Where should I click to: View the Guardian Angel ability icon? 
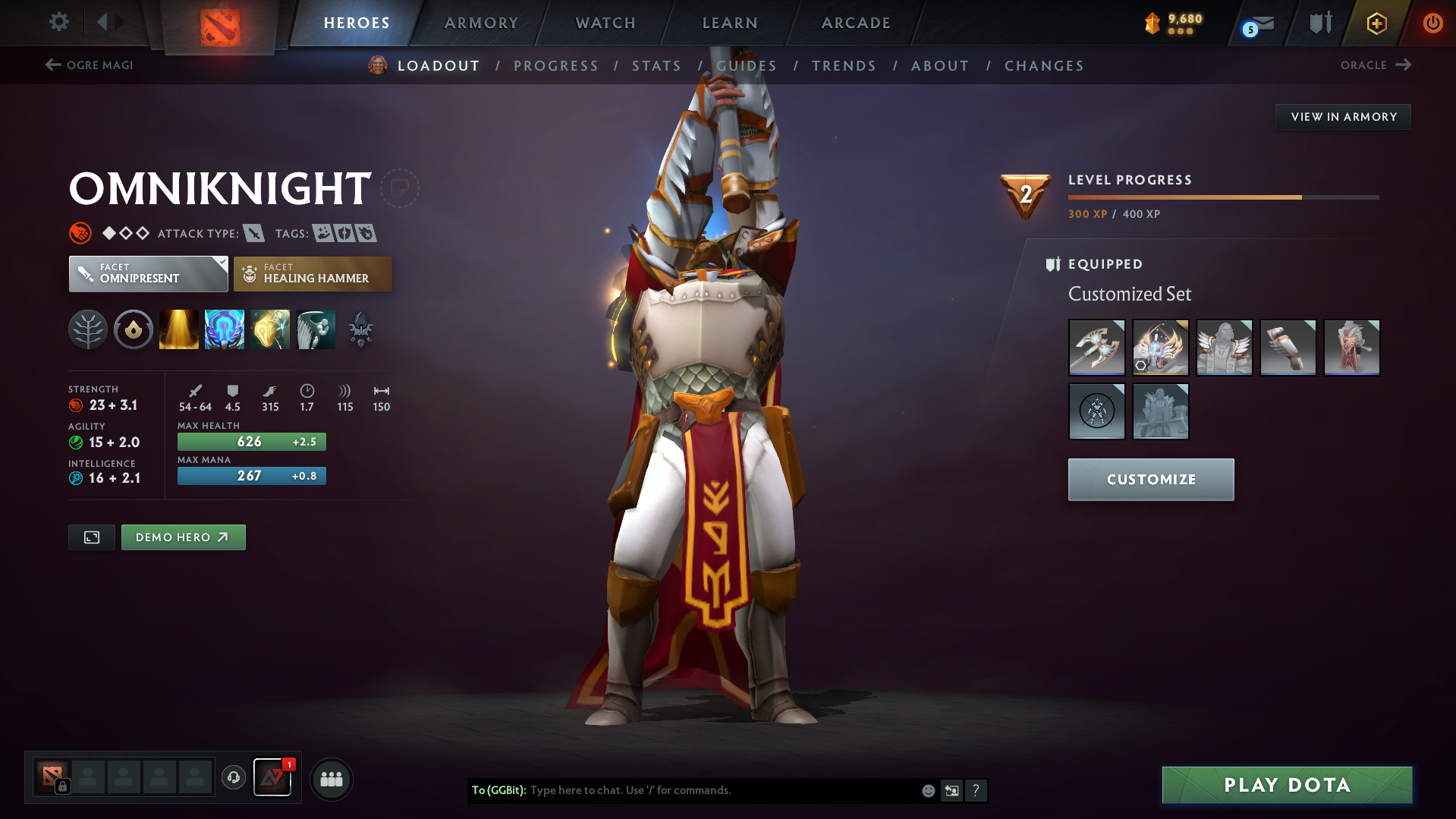coord(316,329)
